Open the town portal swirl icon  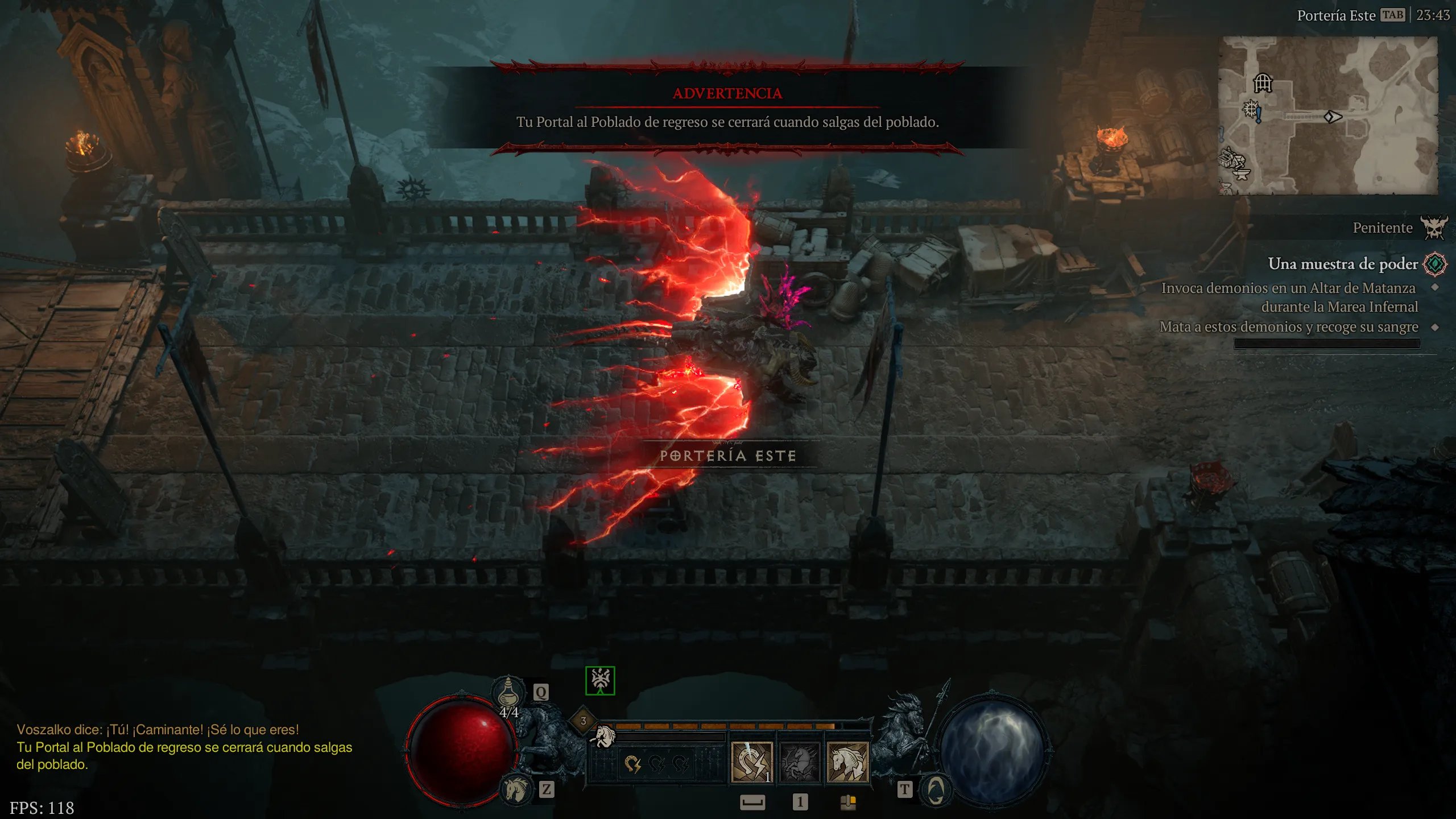[935, 789]
